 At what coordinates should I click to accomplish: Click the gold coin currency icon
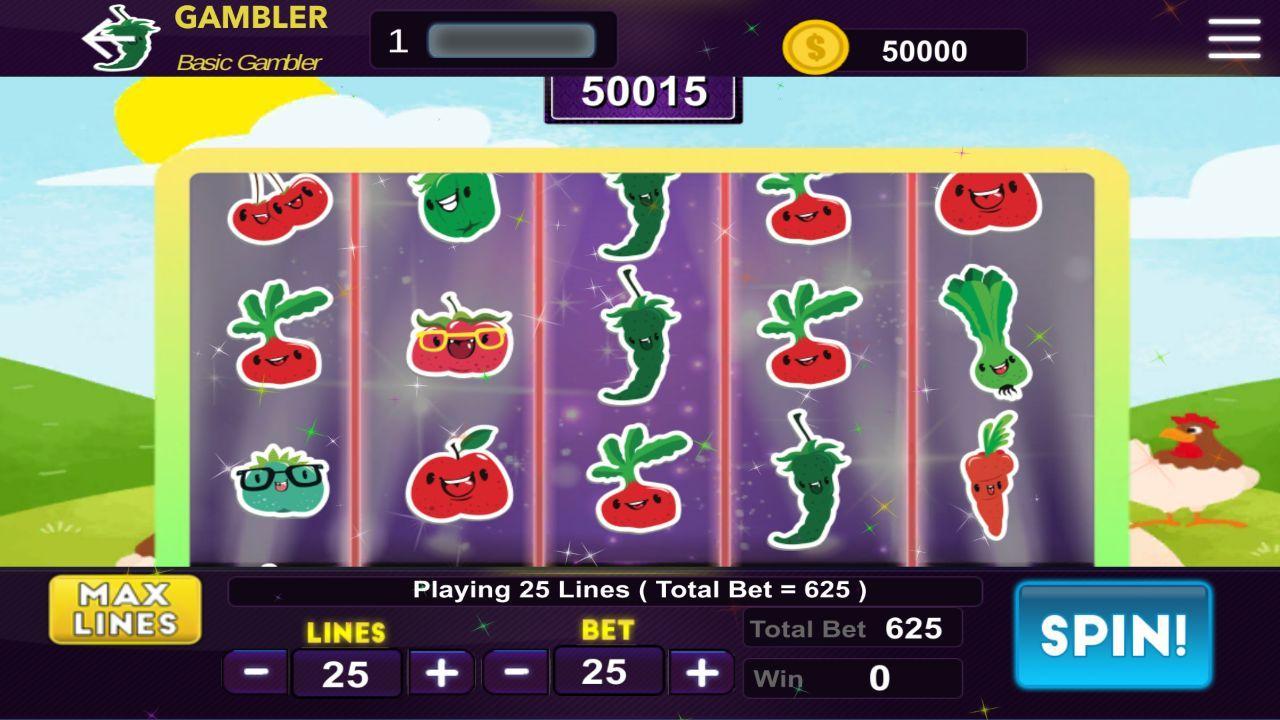point(815,45)
